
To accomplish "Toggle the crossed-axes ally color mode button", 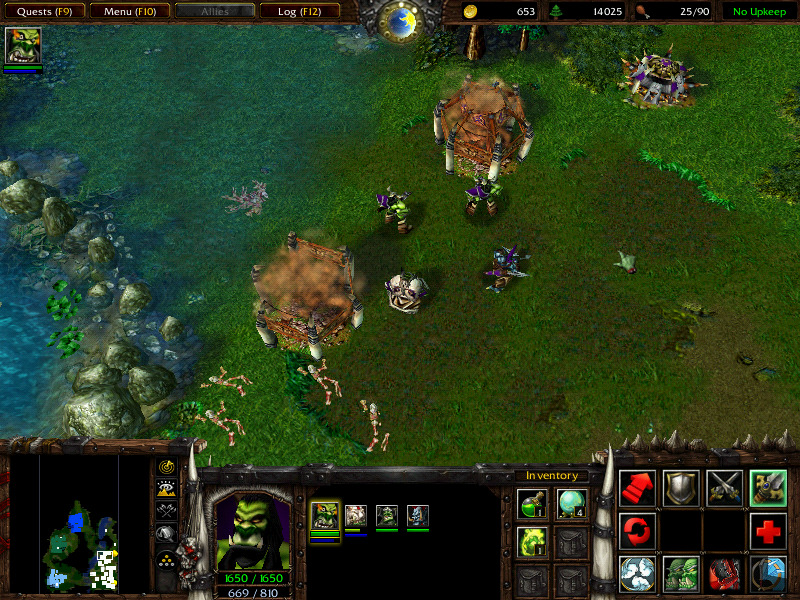I will click(x=167, y=511).
